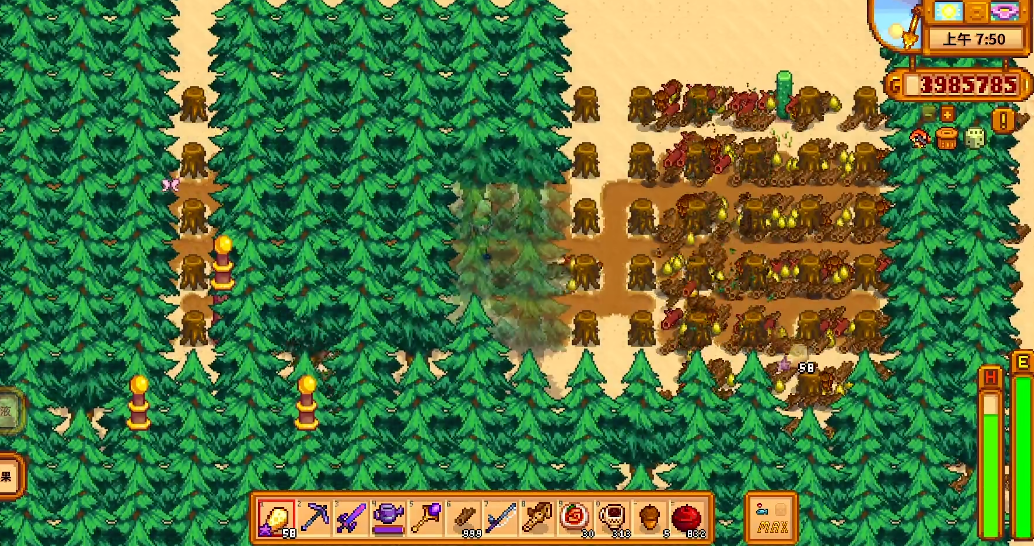Choose the purple watering can slot
This screenshot has width=1034, height=546.
(x=387, y=518)
